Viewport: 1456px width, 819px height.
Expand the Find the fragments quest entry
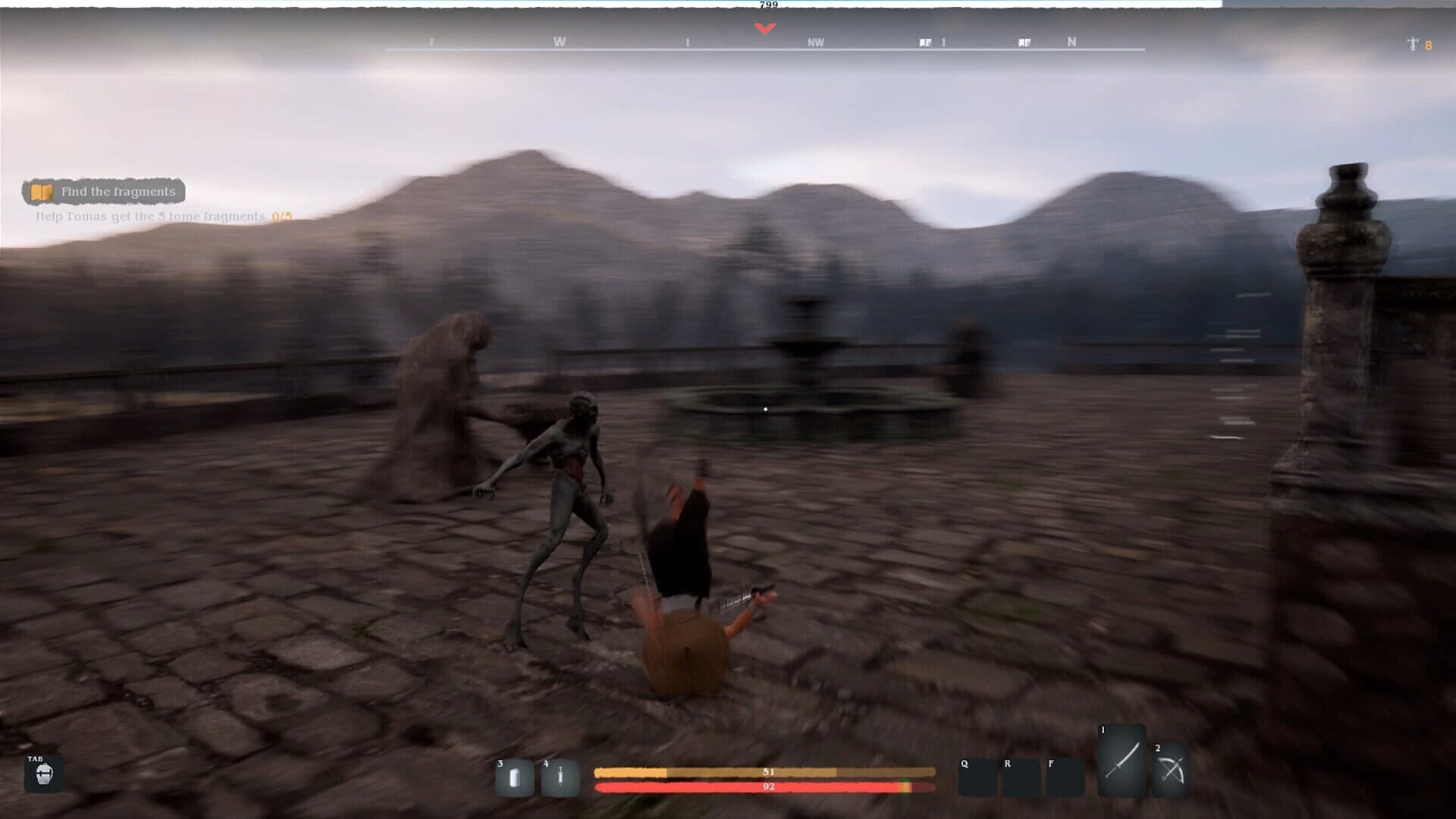[118, 192]
